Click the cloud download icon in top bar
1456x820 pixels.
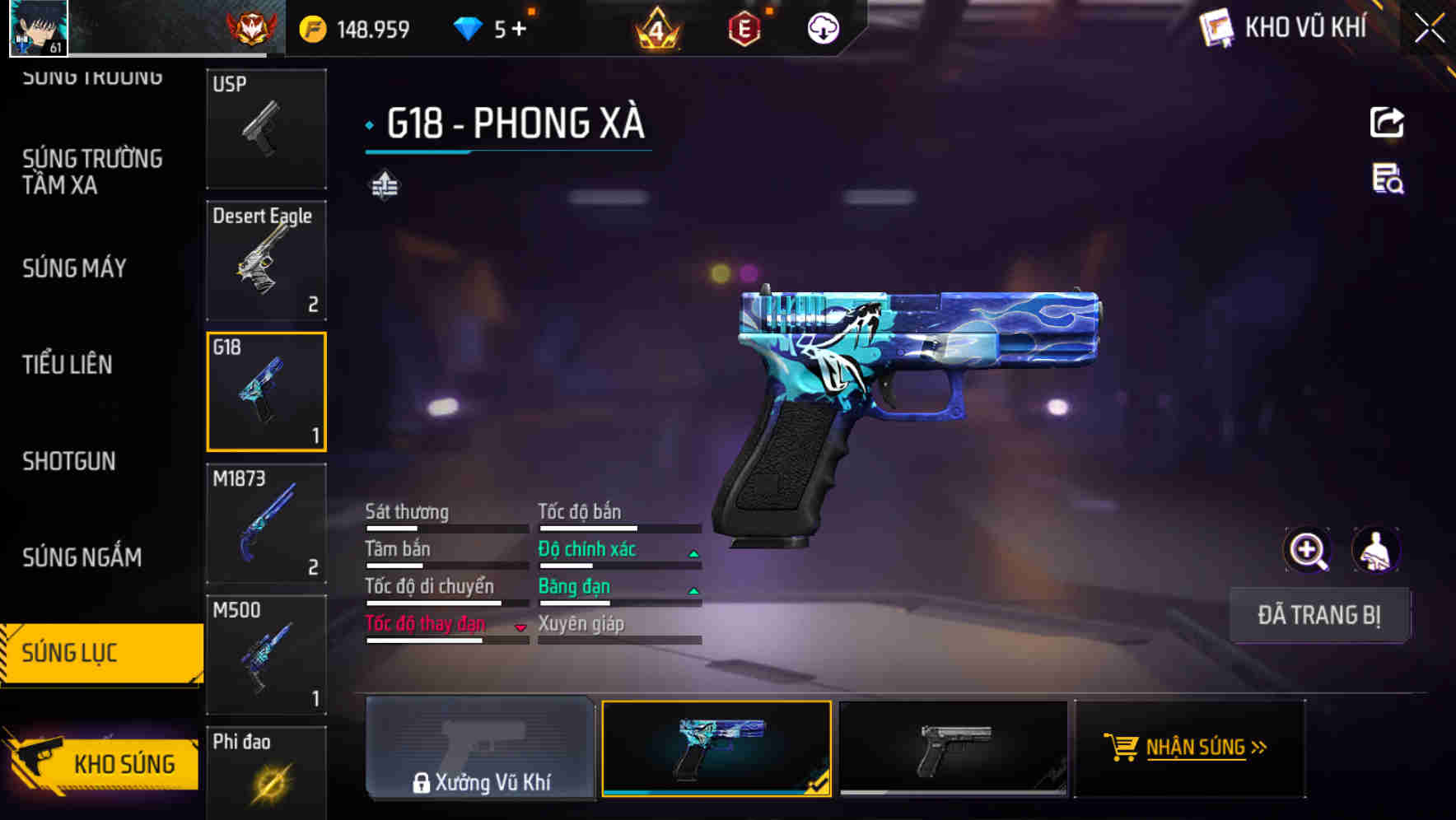pos(822,27)
